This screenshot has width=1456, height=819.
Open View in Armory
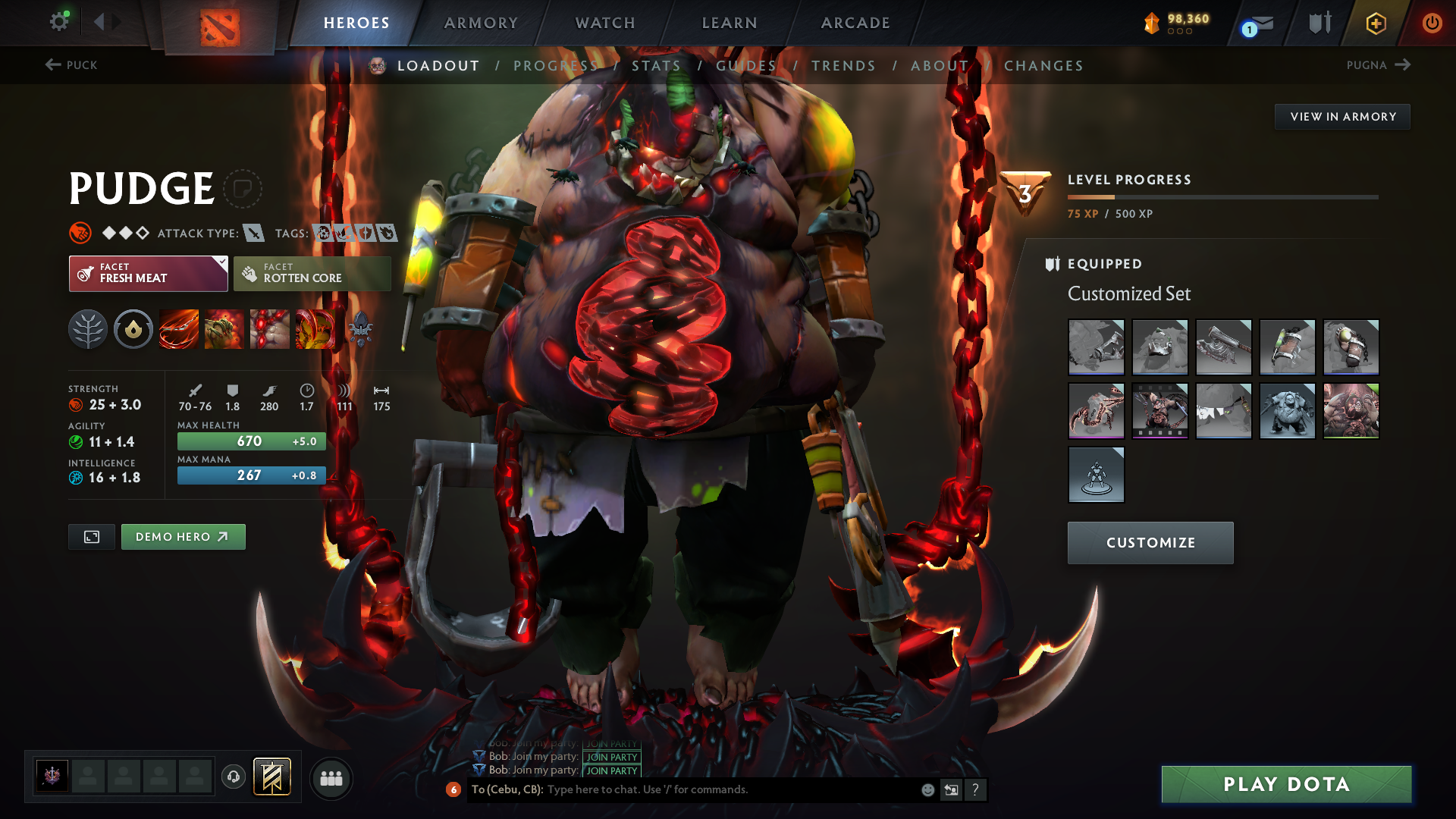(x=1342, y=117)
